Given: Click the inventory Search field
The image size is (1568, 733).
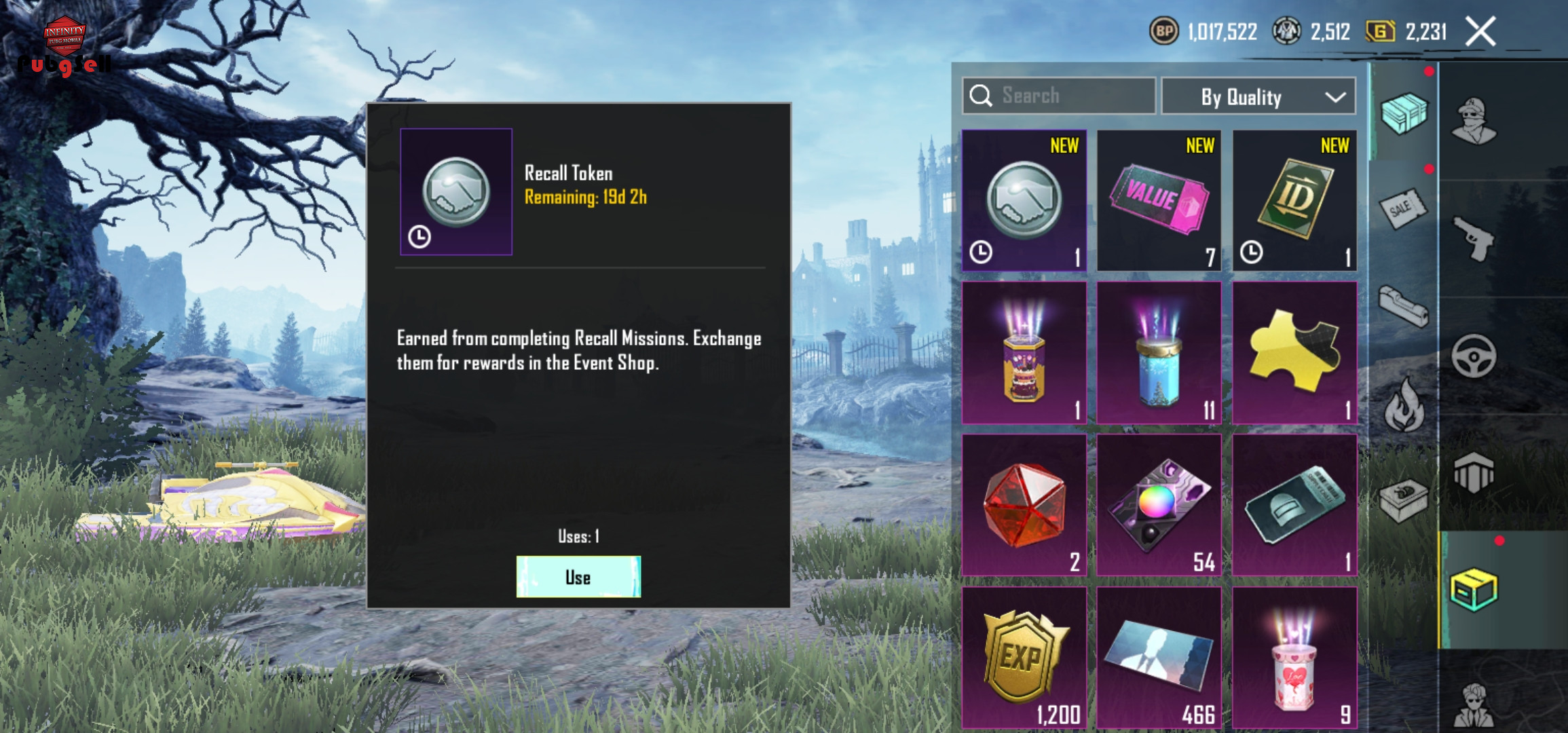Looking at the screenshot, I should 1059,96.
